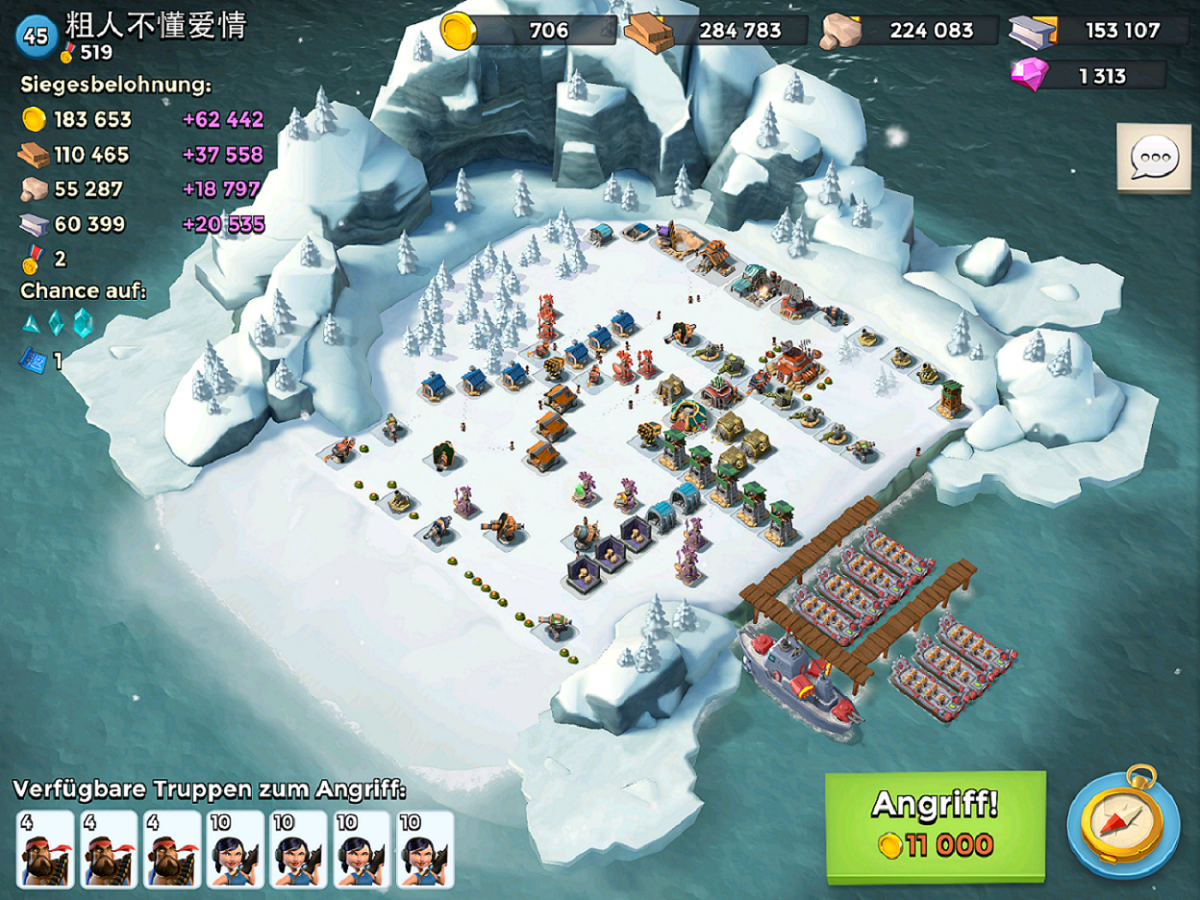This screenshot has width=1200, height=900.
Task: Tap the purple diamonds counter
Action: (1090, 76)
